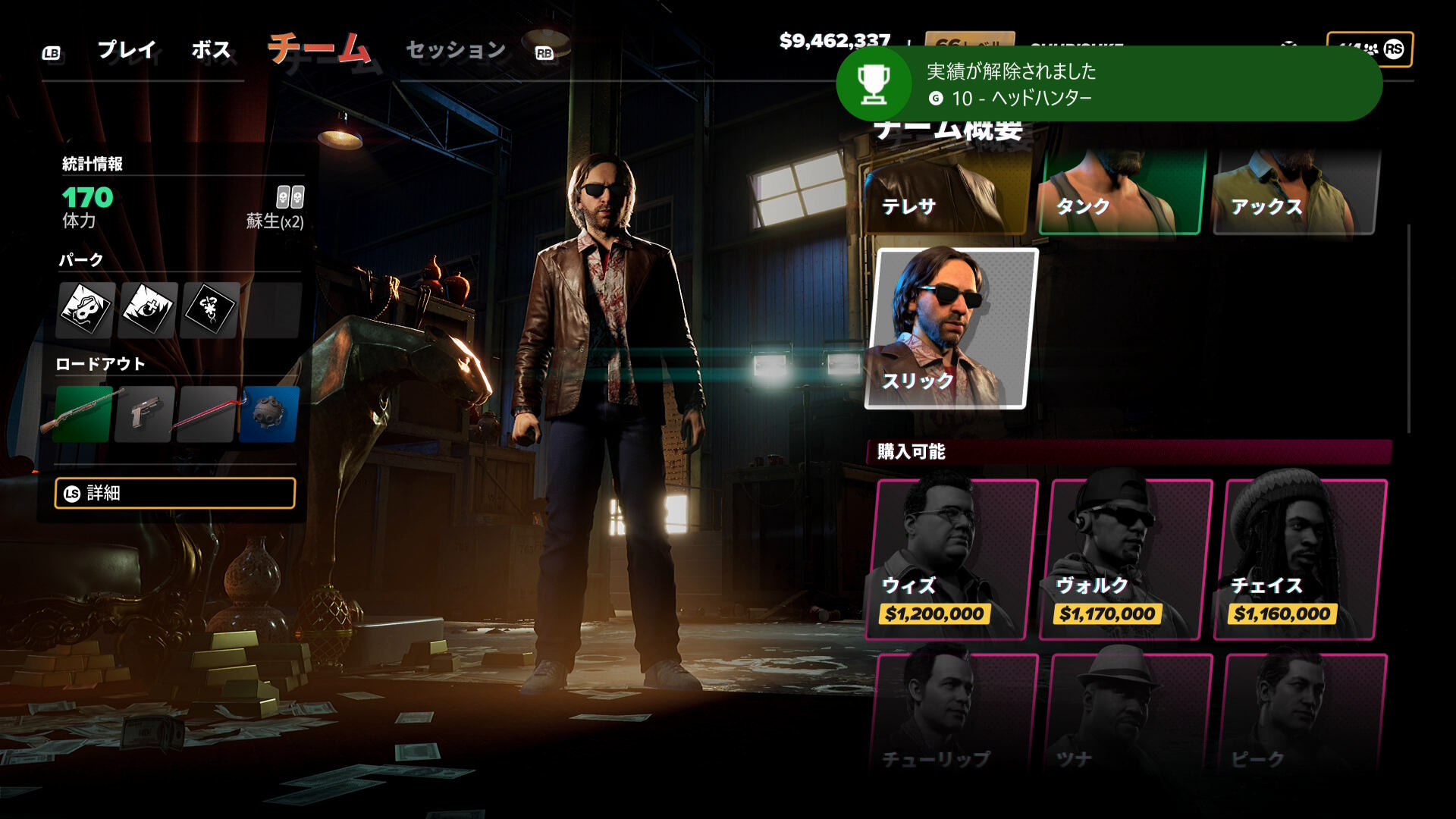Select the チーム tab
This screenshot has height=819, width=1456.
pos(319,49)
